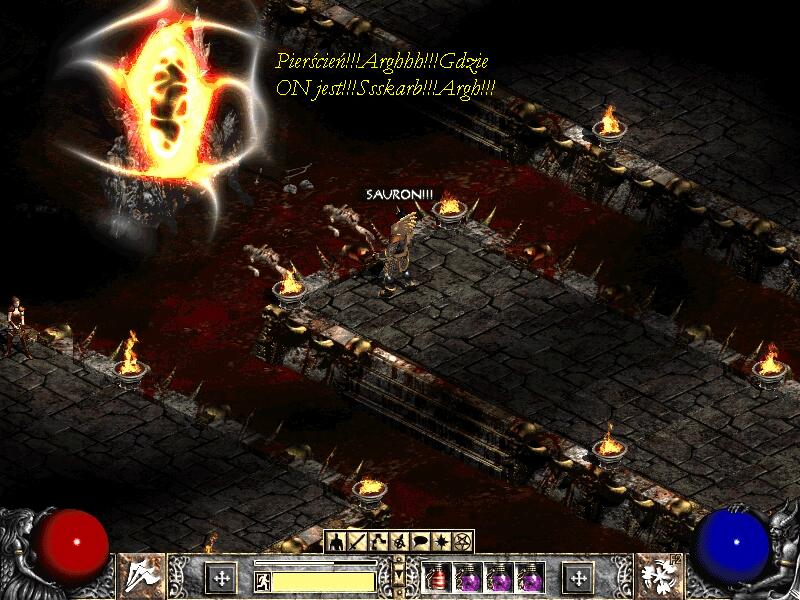Open the message log speech bubble icon
Image resolution: width=800 pixels, height=600 pixels.
click(420, 542)
